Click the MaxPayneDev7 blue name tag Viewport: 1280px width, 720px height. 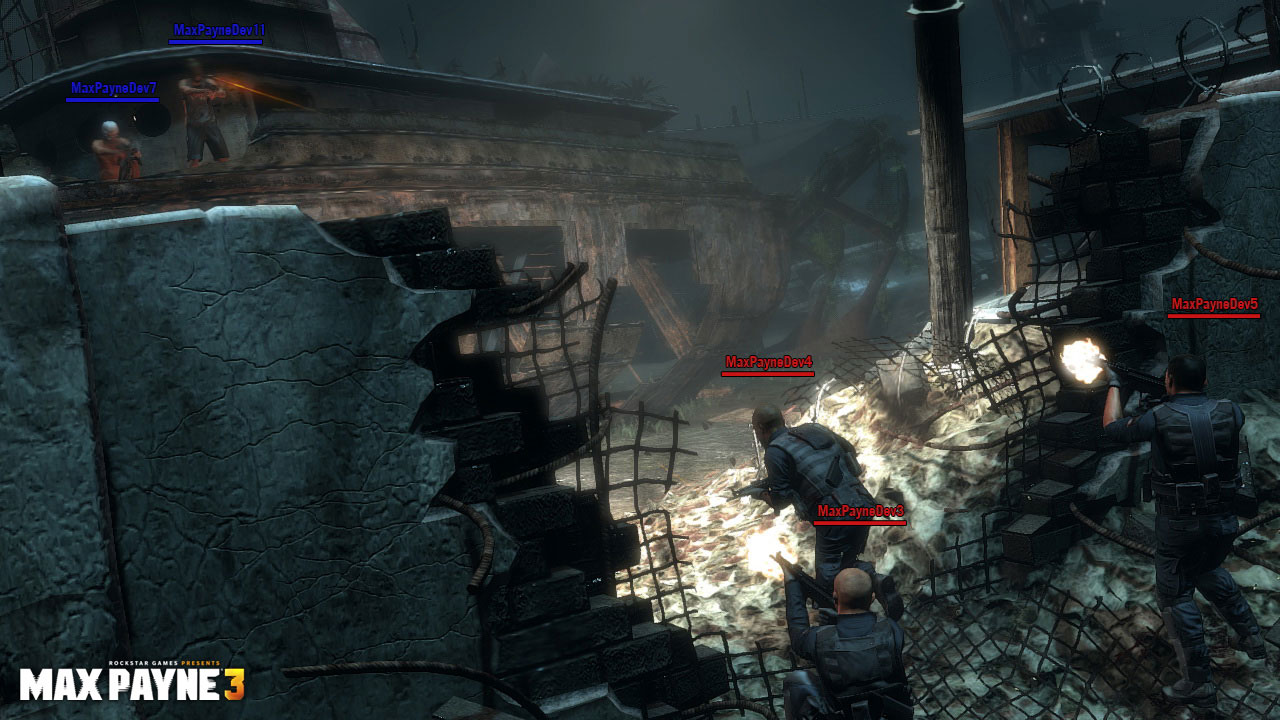point(114,88)
